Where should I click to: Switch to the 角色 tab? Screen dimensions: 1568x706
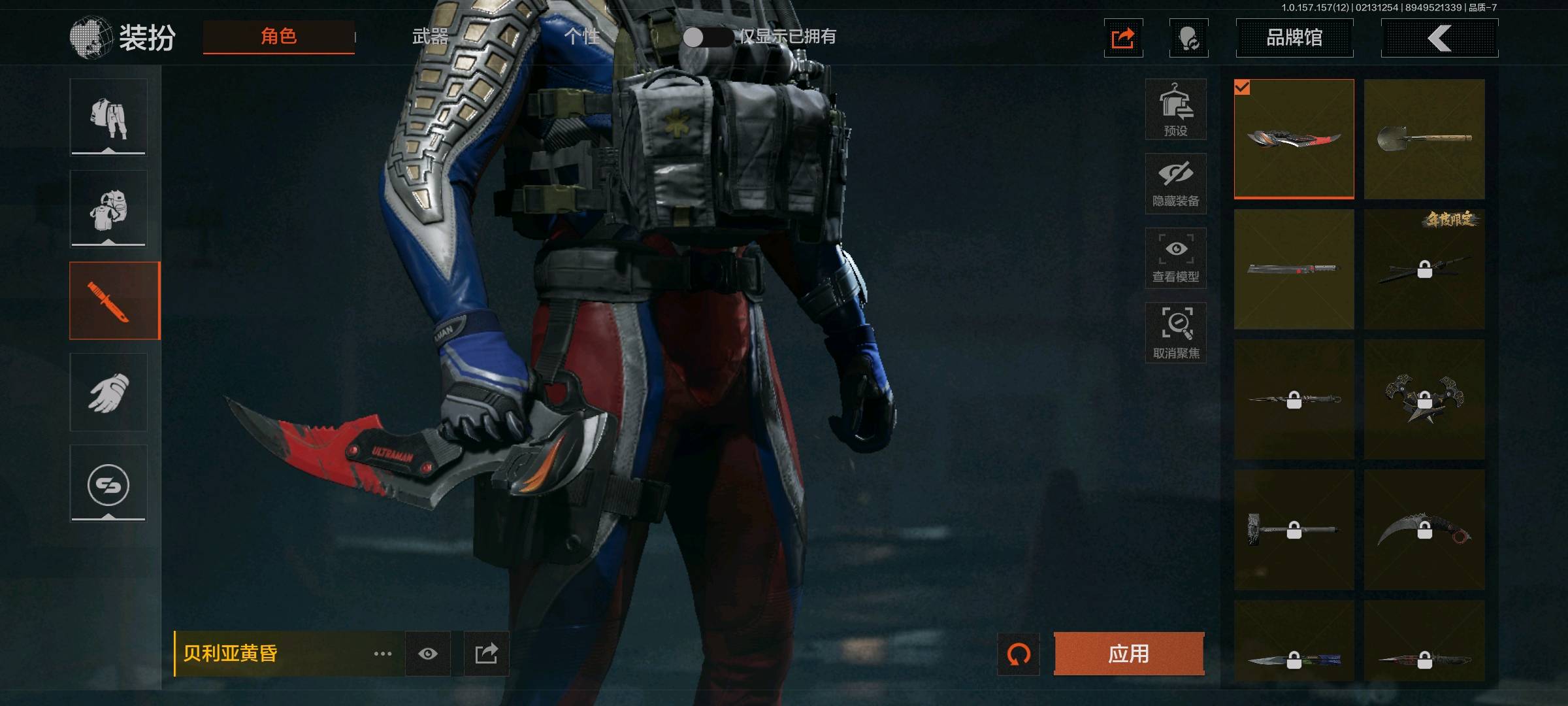[279, 37]
